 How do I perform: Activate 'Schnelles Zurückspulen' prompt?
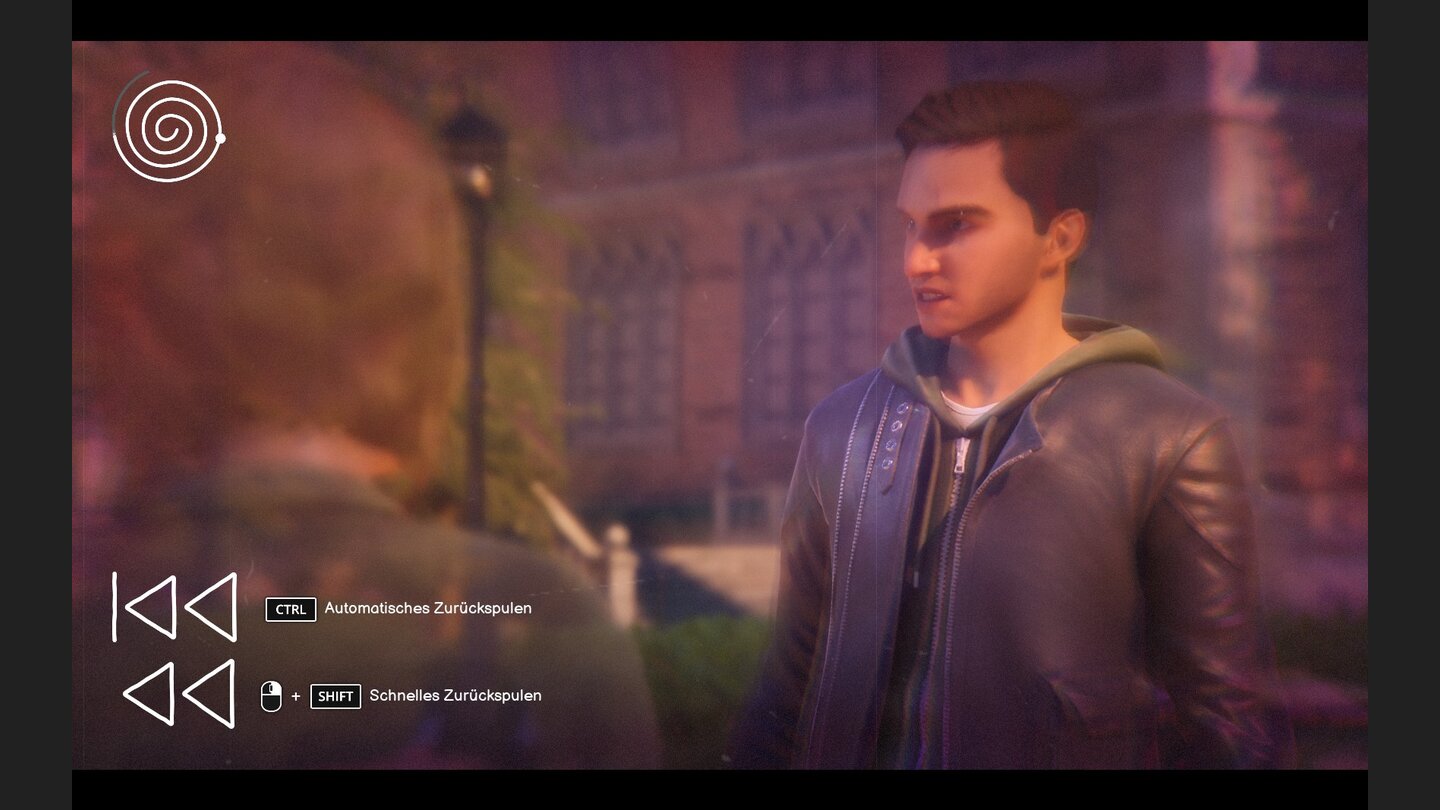pyautogui.click(x=455, y=695)
